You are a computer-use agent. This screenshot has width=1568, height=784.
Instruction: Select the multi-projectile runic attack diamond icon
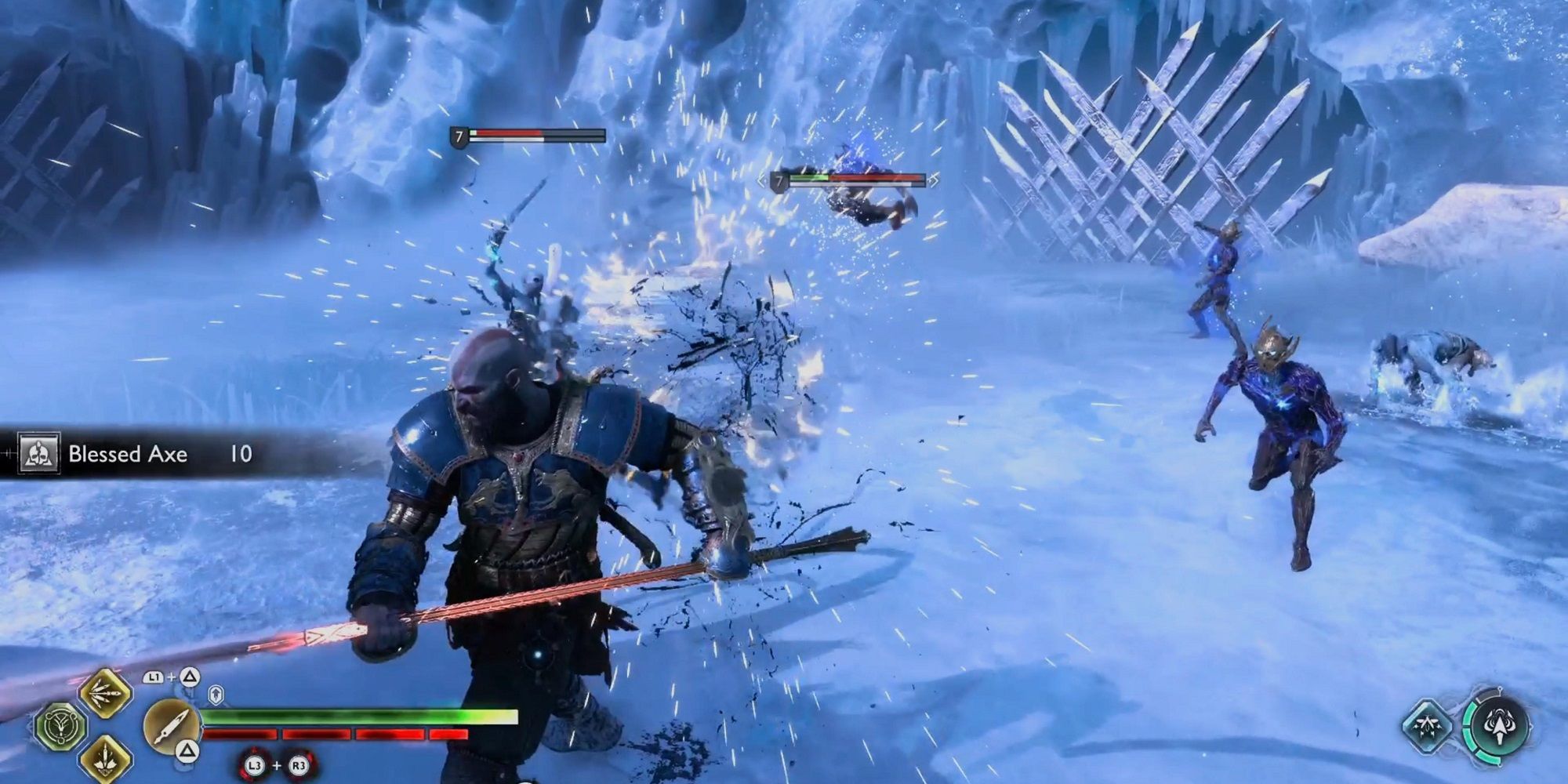[x=104, y=694]
